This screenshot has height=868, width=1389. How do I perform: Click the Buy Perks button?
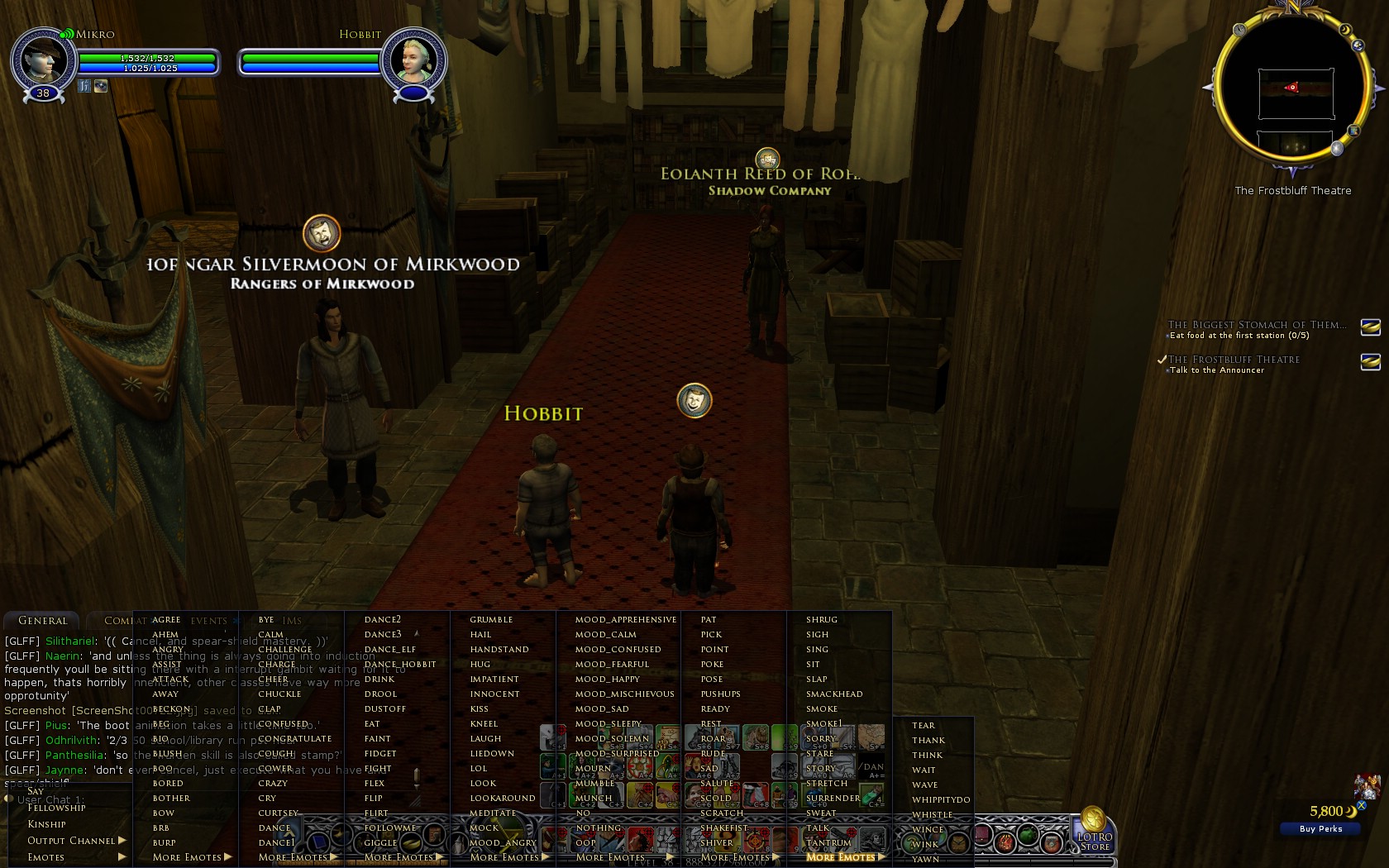(x=1320, y=828)
